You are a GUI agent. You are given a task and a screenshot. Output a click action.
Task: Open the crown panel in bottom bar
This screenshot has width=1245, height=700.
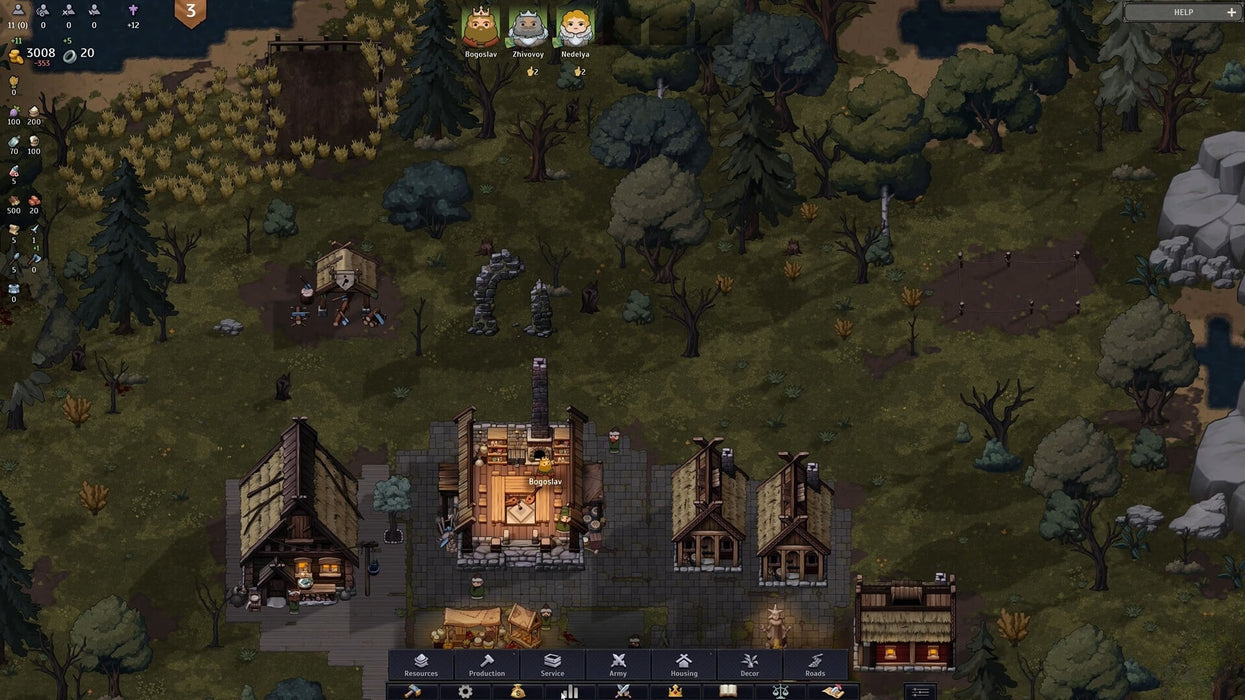pos(675,691)
